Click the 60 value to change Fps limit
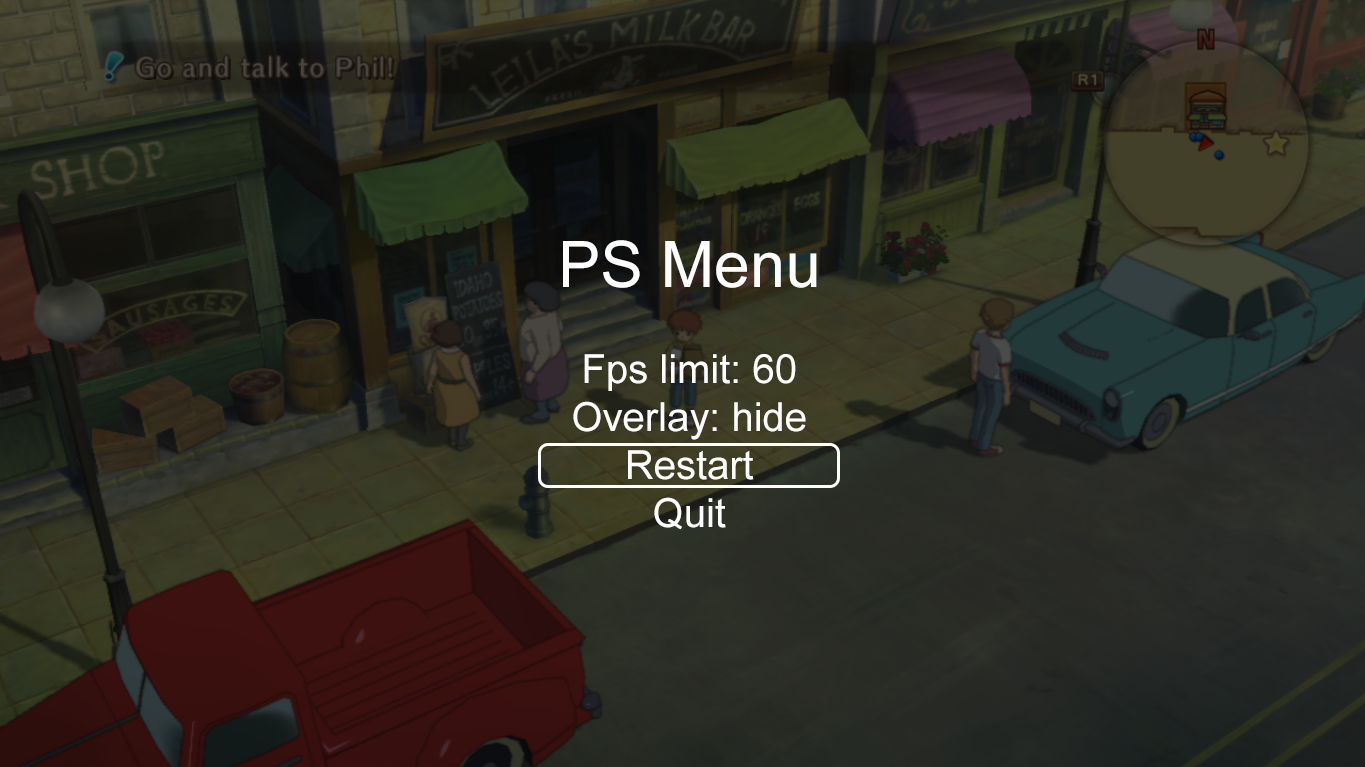Image resolution: width=1365 pixels, height=767 pixels. [771, 369]
